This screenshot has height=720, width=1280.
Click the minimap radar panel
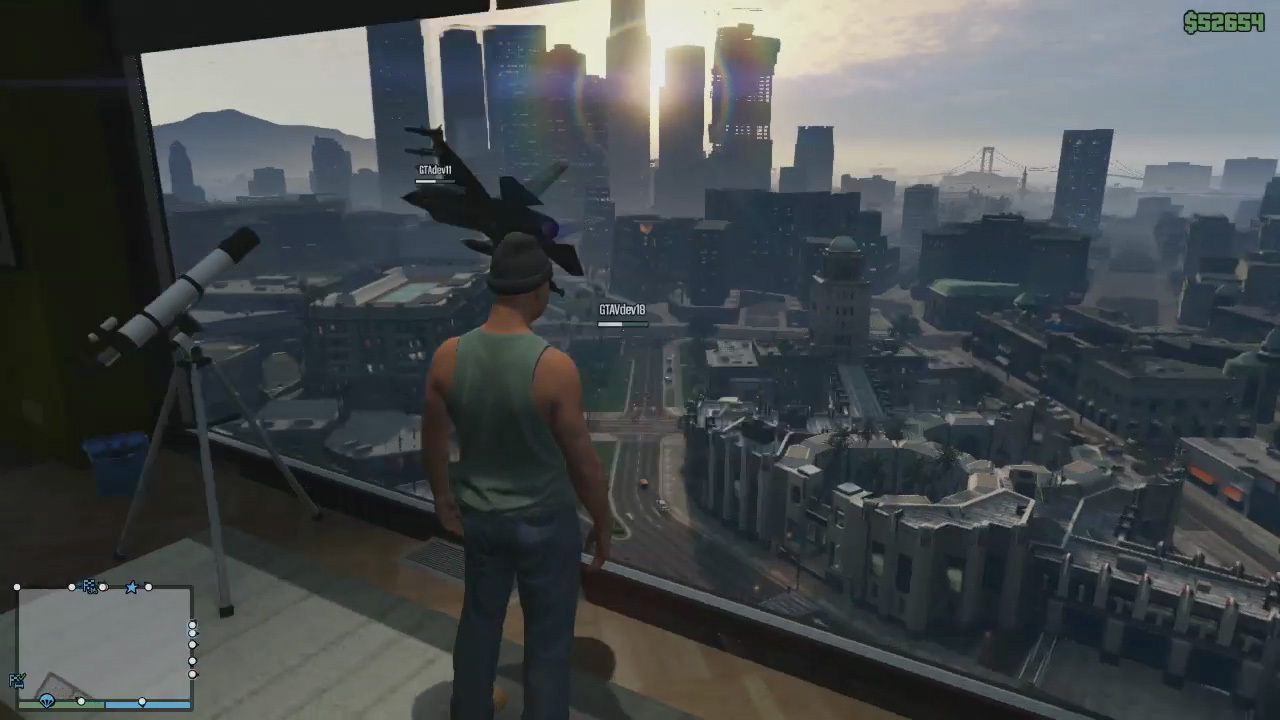tap(104, 644)
